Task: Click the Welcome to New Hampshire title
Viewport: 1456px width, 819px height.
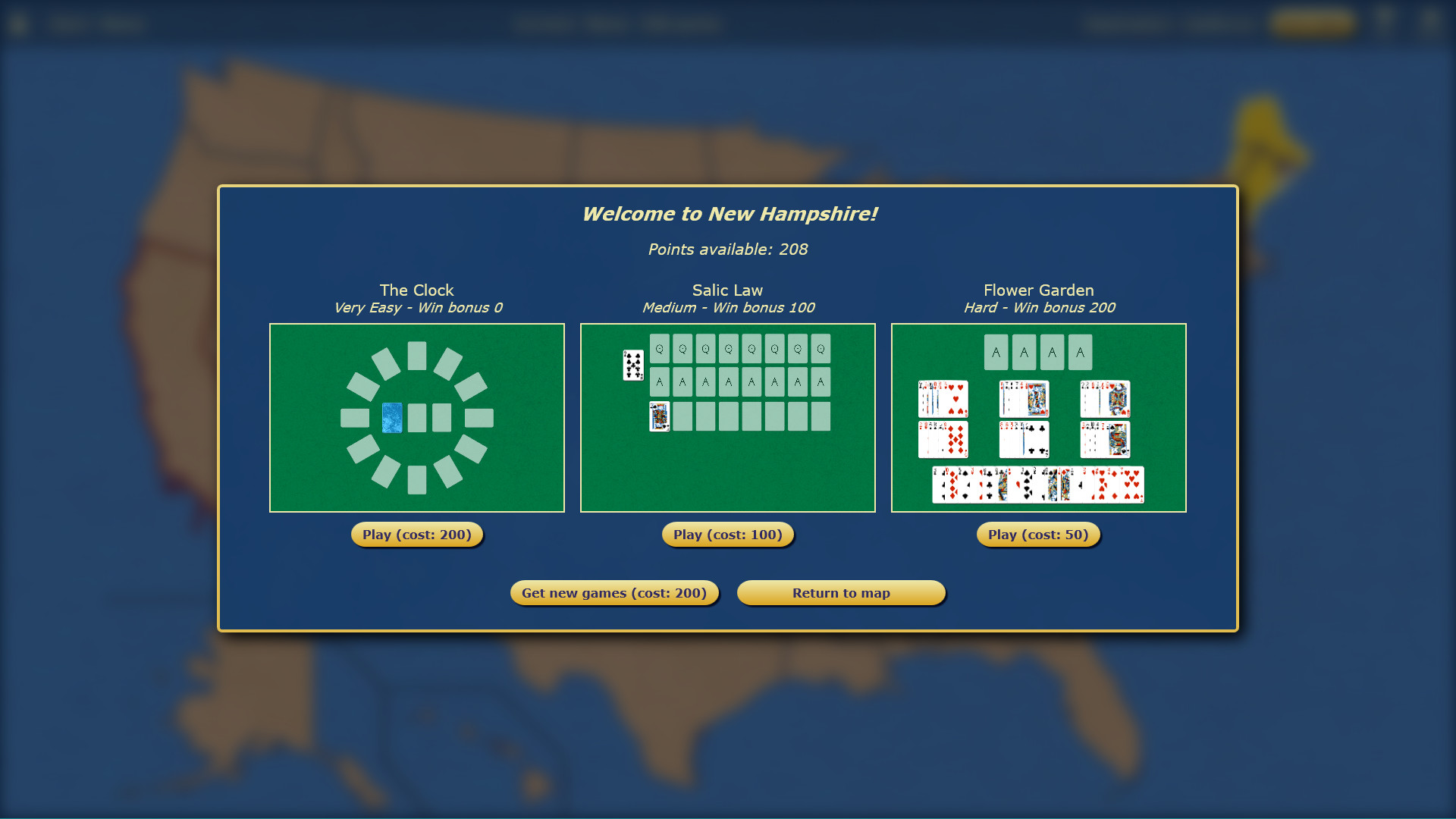Action: pos(730,214)
